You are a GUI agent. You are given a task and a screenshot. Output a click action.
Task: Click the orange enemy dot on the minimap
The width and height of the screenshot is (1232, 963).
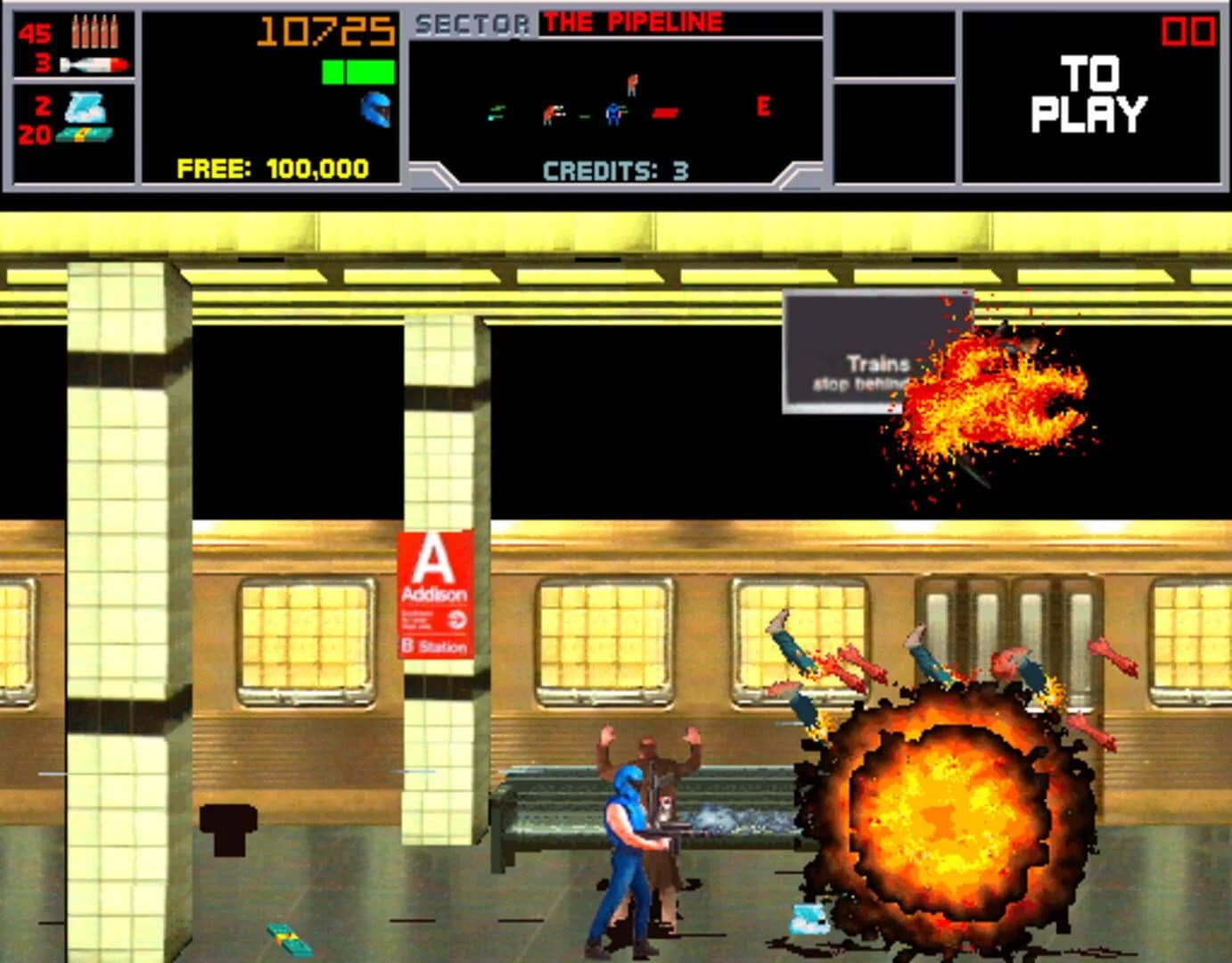coord(633,83)
